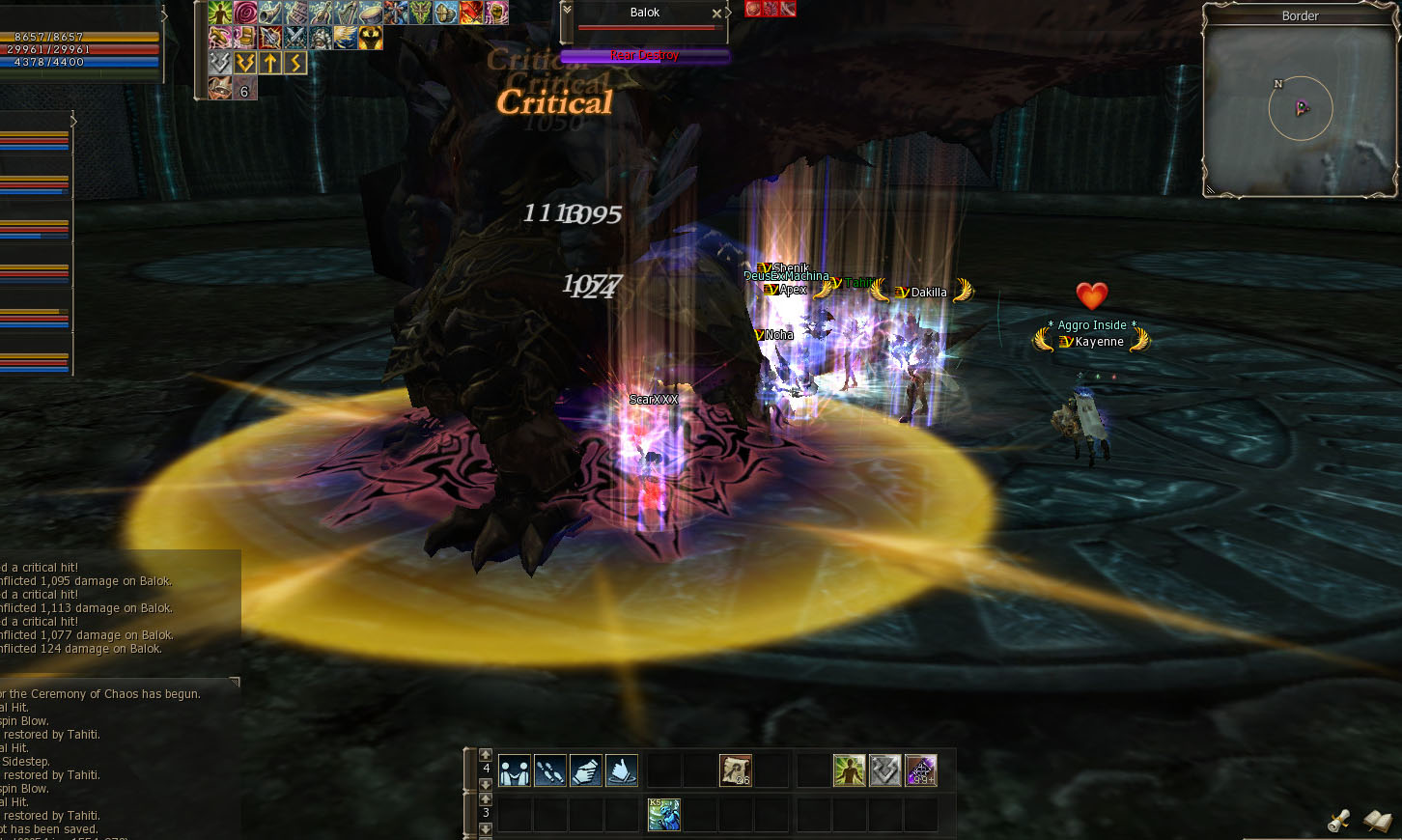Select the handshake social action in hotbar

click(514, 770)
